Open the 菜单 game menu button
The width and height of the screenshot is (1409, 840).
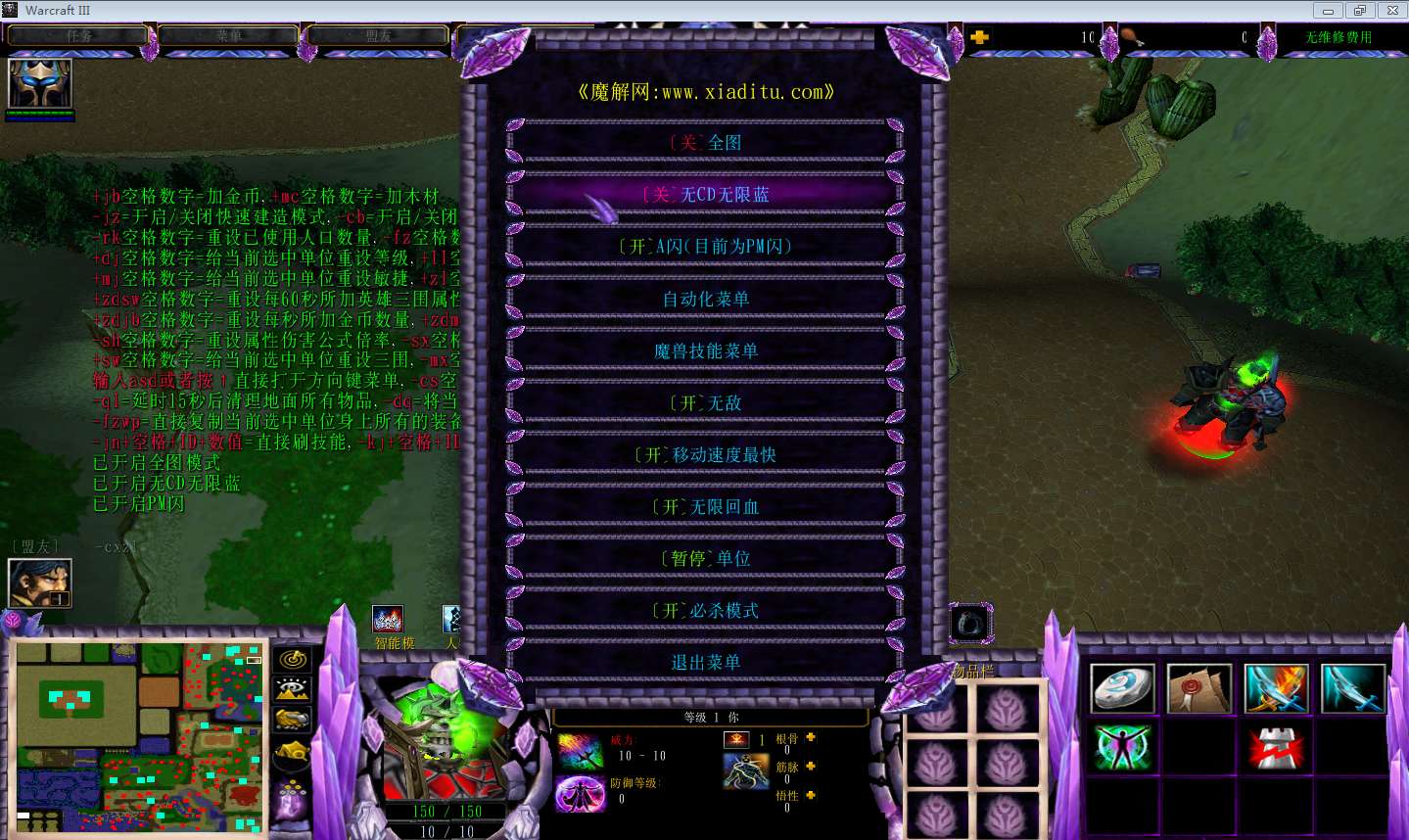[229, 36]
